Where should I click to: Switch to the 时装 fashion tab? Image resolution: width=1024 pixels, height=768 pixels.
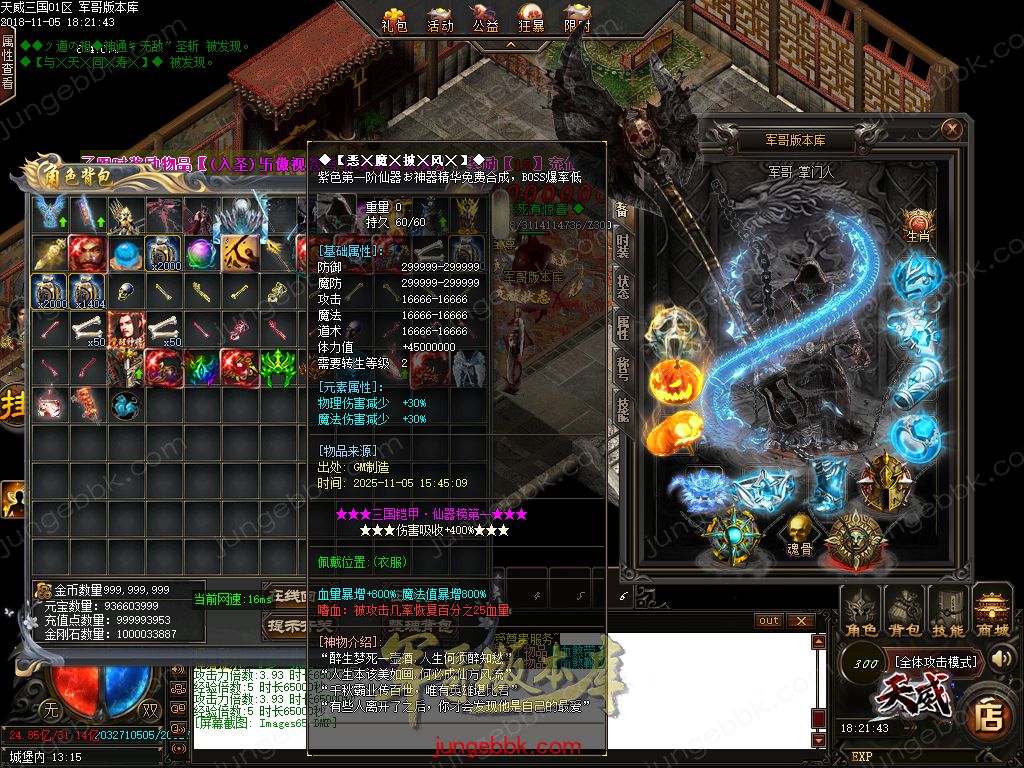(623, 245)
